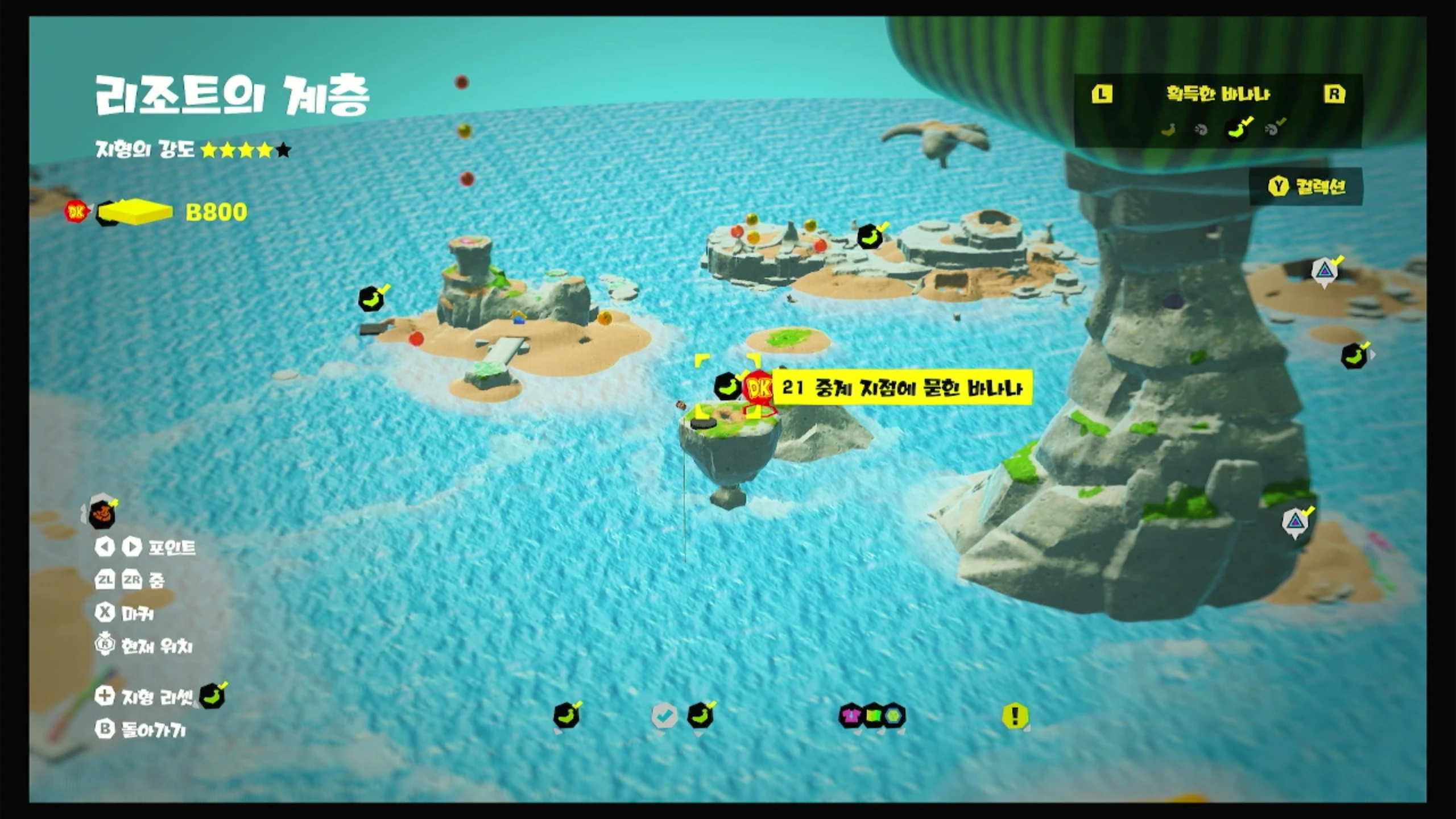Select the 현재 위치 current location option
Viewport: 1456px width, 819px height.
[x=144, y=646]
